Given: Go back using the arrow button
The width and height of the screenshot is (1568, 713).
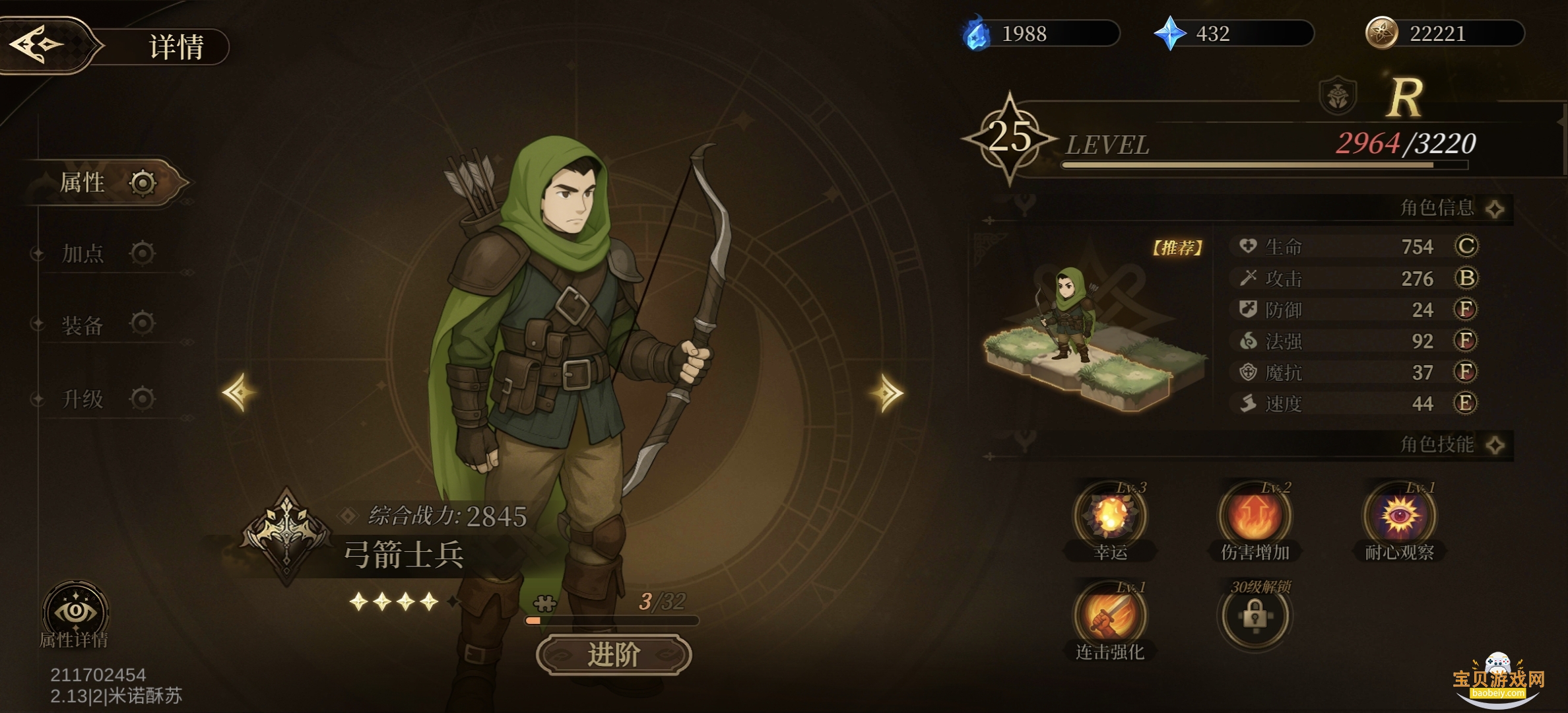Looking at the screenshot, I should click(38, 45).
